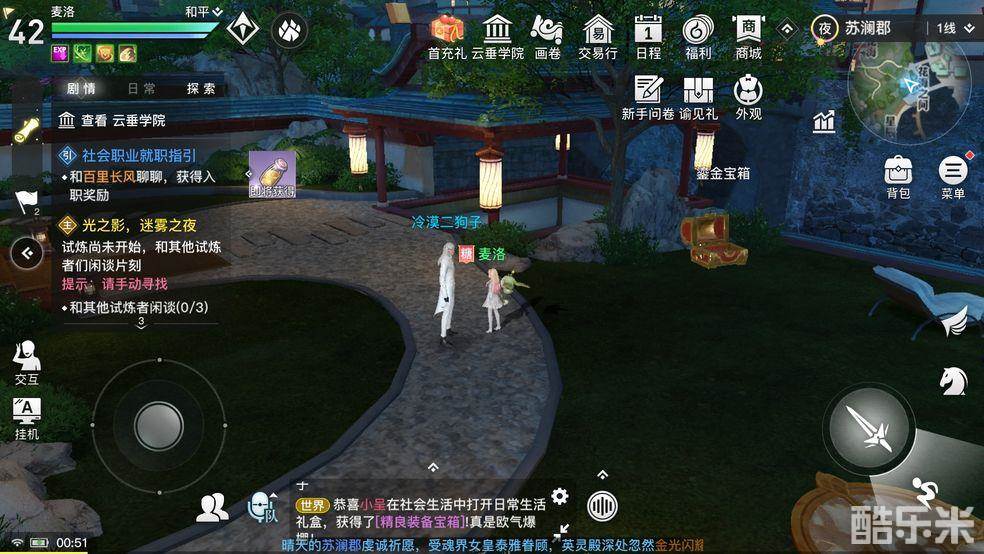
Task: Tap the sword attack button
Action: pos(868,429)
